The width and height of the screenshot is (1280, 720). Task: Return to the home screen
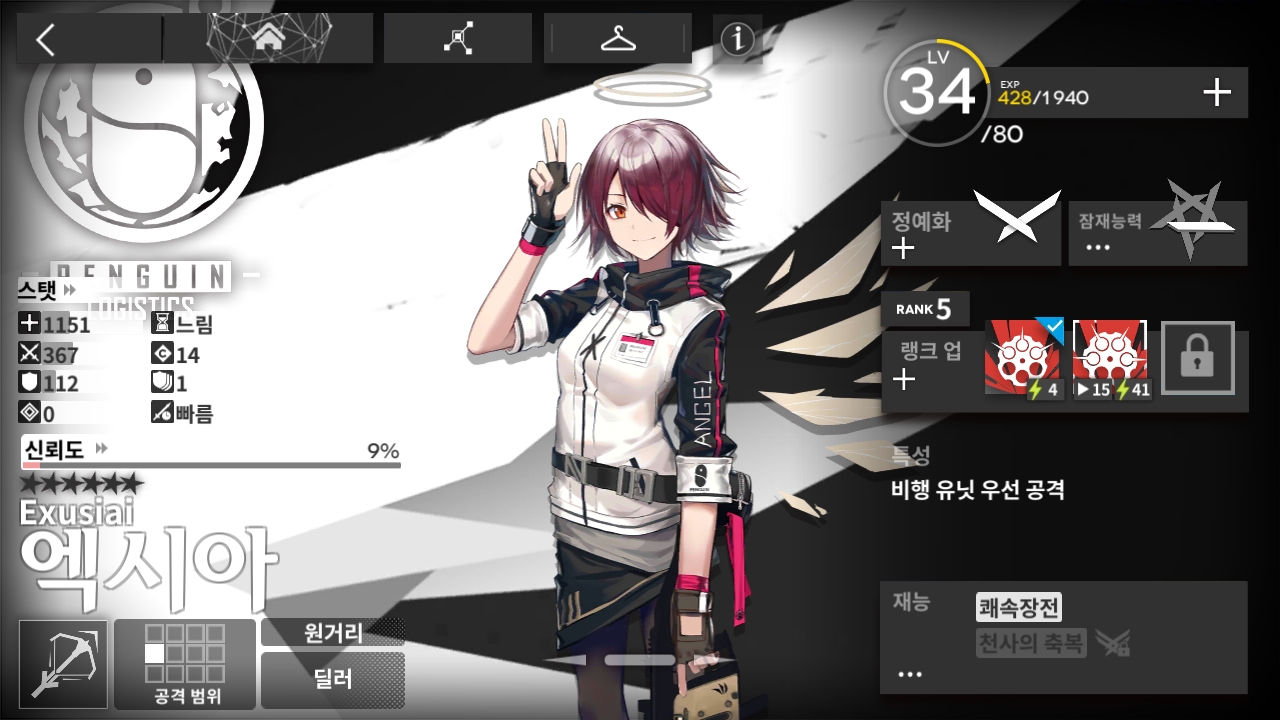coord(267,39)
